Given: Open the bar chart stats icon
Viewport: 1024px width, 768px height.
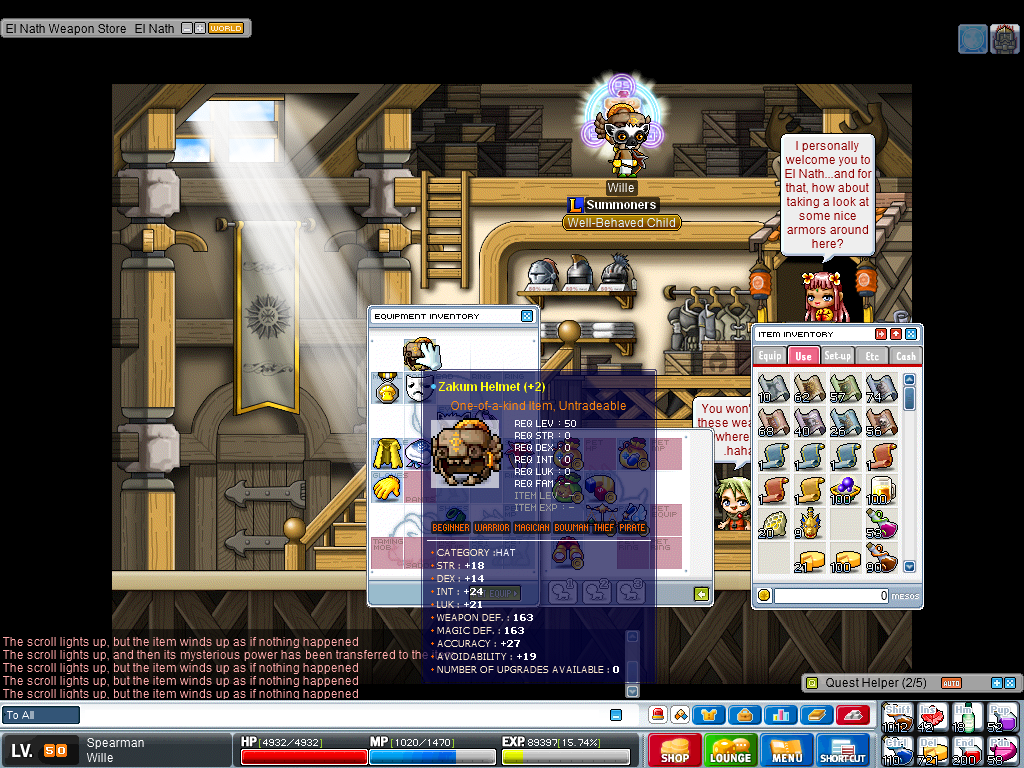Looking at the screenshot, I should point(780,715).
